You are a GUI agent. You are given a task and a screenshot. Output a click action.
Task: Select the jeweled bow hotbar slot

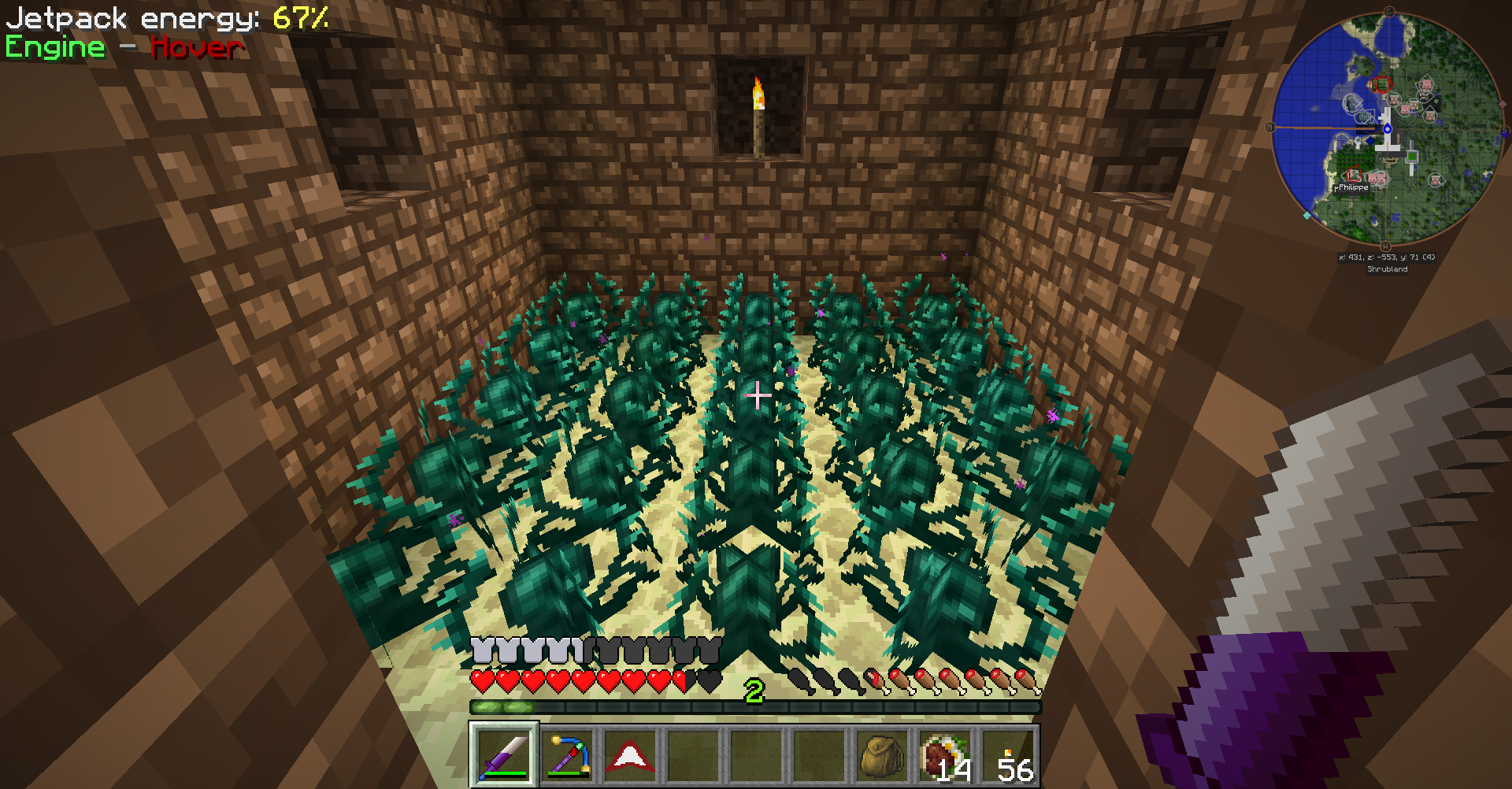pyautogui.click(x=567, y=754)
